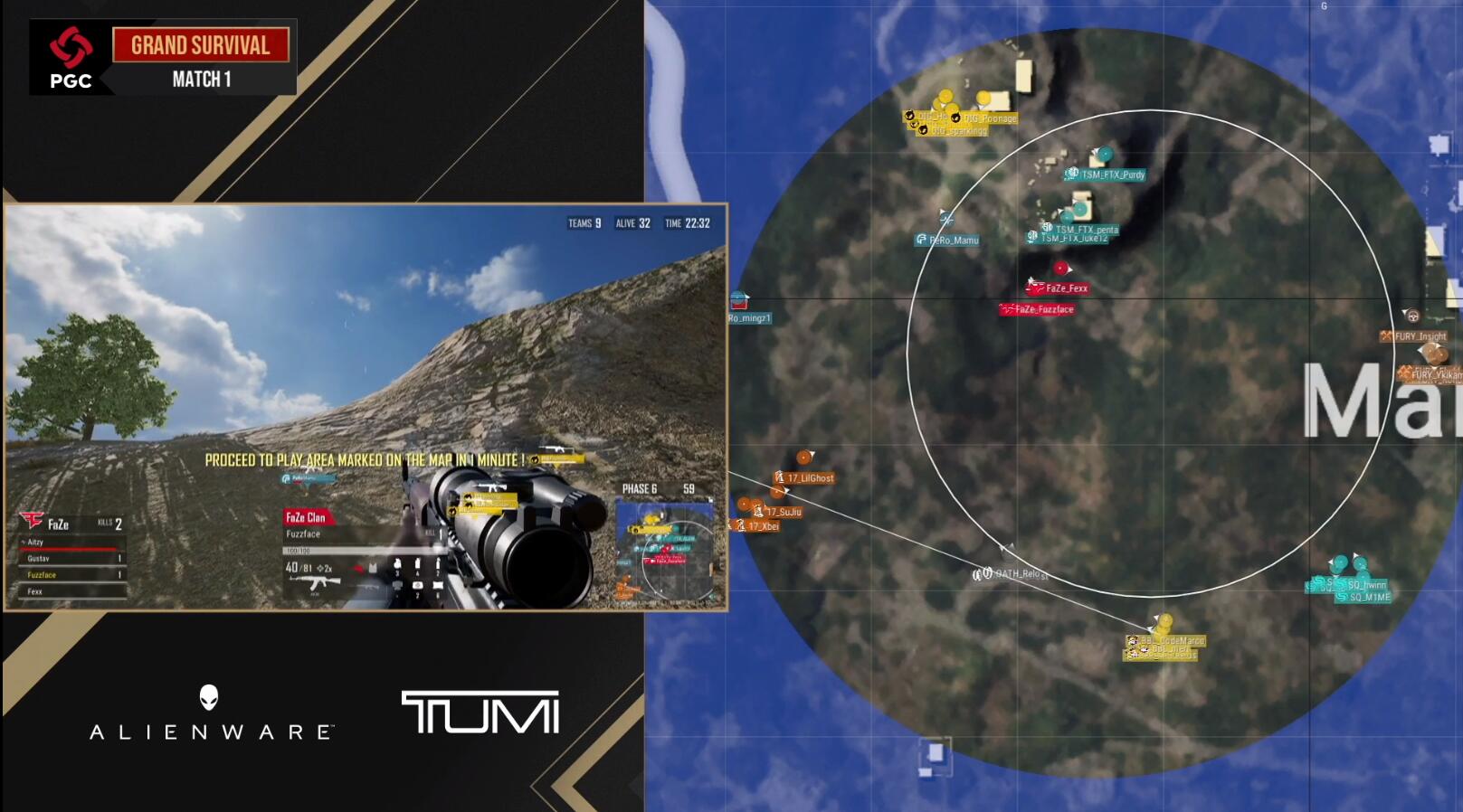
Task: Select the PeRo_Mamu marker on the map
Action: click(946, 218)
